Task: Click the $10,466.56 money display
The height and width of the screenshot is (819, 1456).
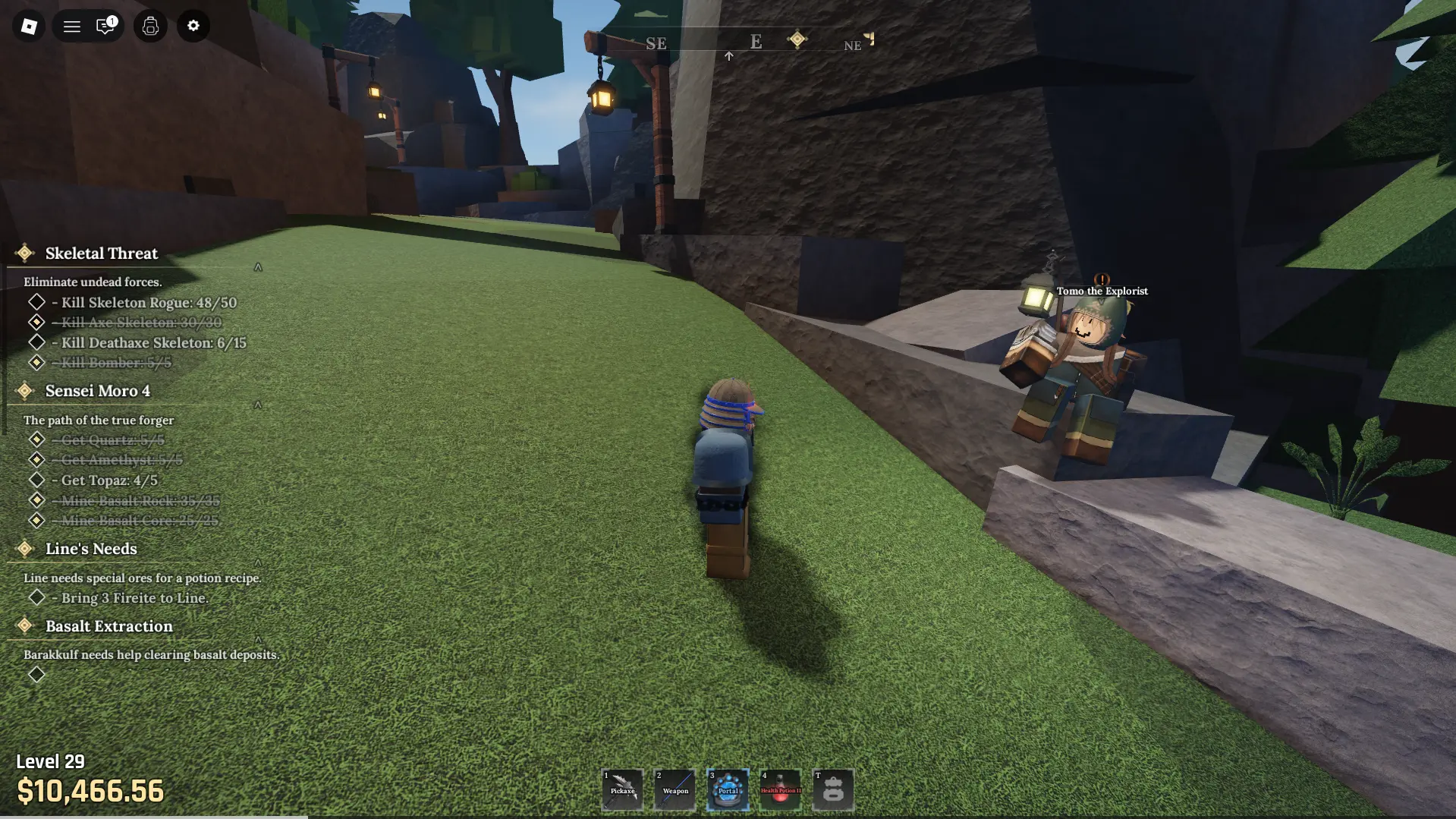Action: point(91,792)
